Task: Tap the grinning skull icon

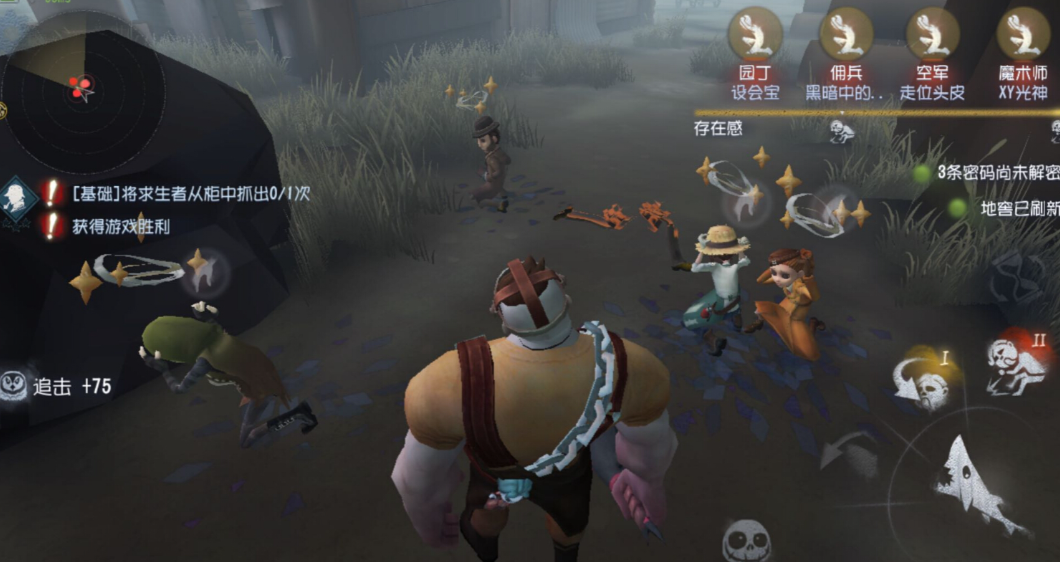Action: click(x=747, y=540)
